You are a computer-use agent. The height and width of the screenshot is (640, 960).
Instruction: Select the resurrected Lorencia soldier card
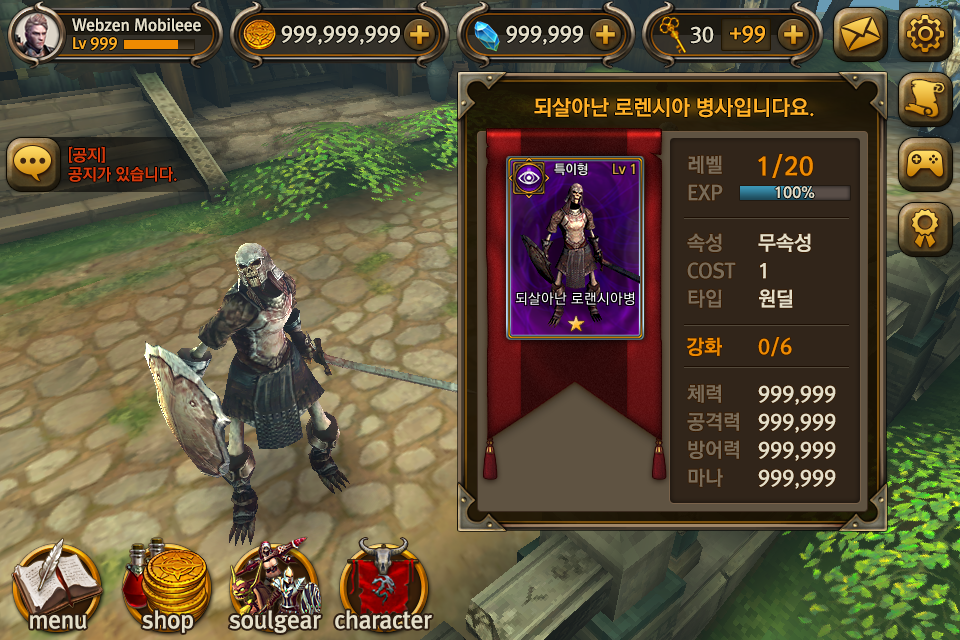click(575, 248)
